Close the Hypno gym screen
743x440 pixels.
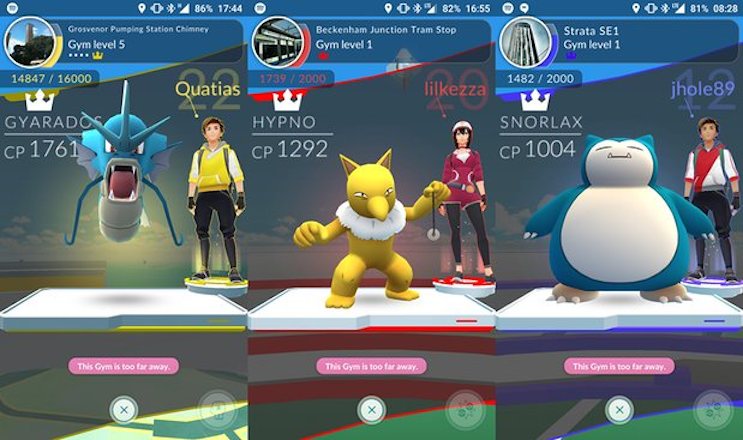point(371,409)
